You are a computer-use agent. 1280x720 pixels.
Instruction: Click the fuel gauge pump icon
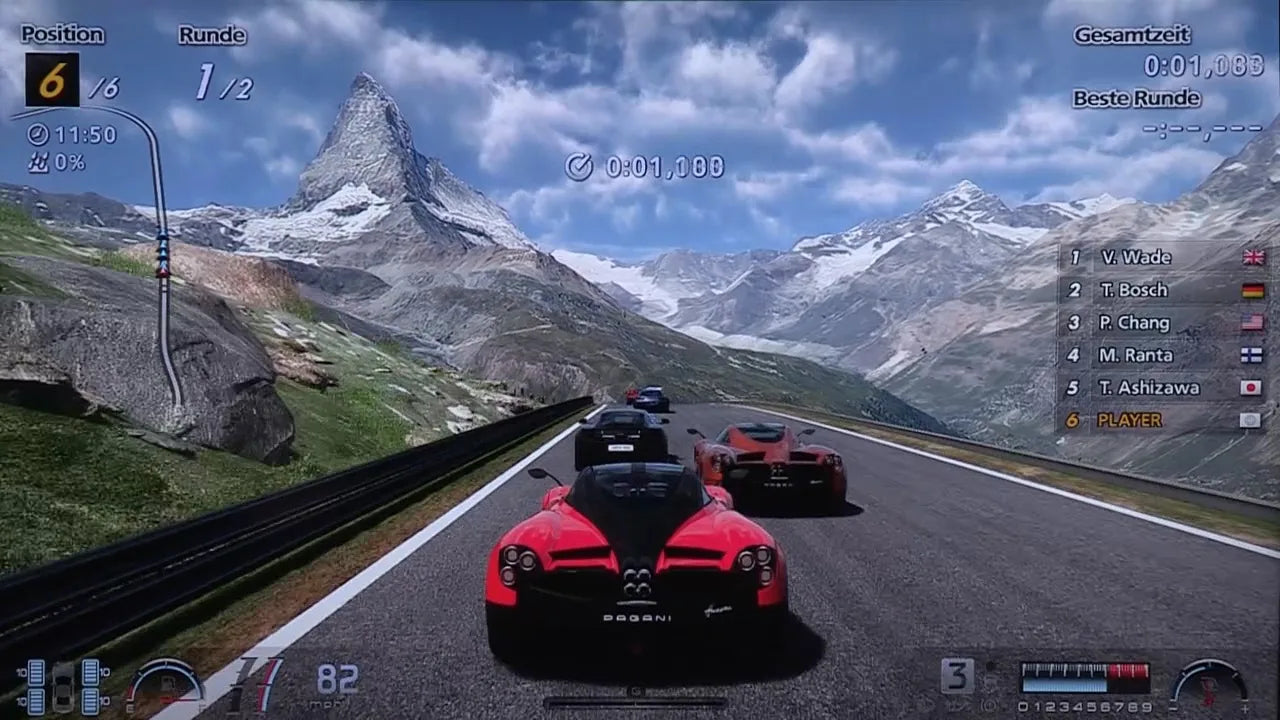pos(166,682)
